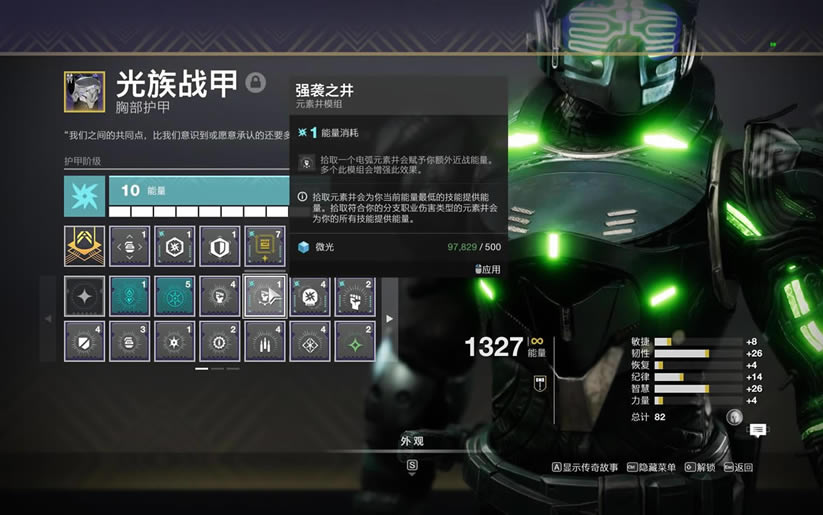Open the 外观 appearance section

[x=412, y=440]
